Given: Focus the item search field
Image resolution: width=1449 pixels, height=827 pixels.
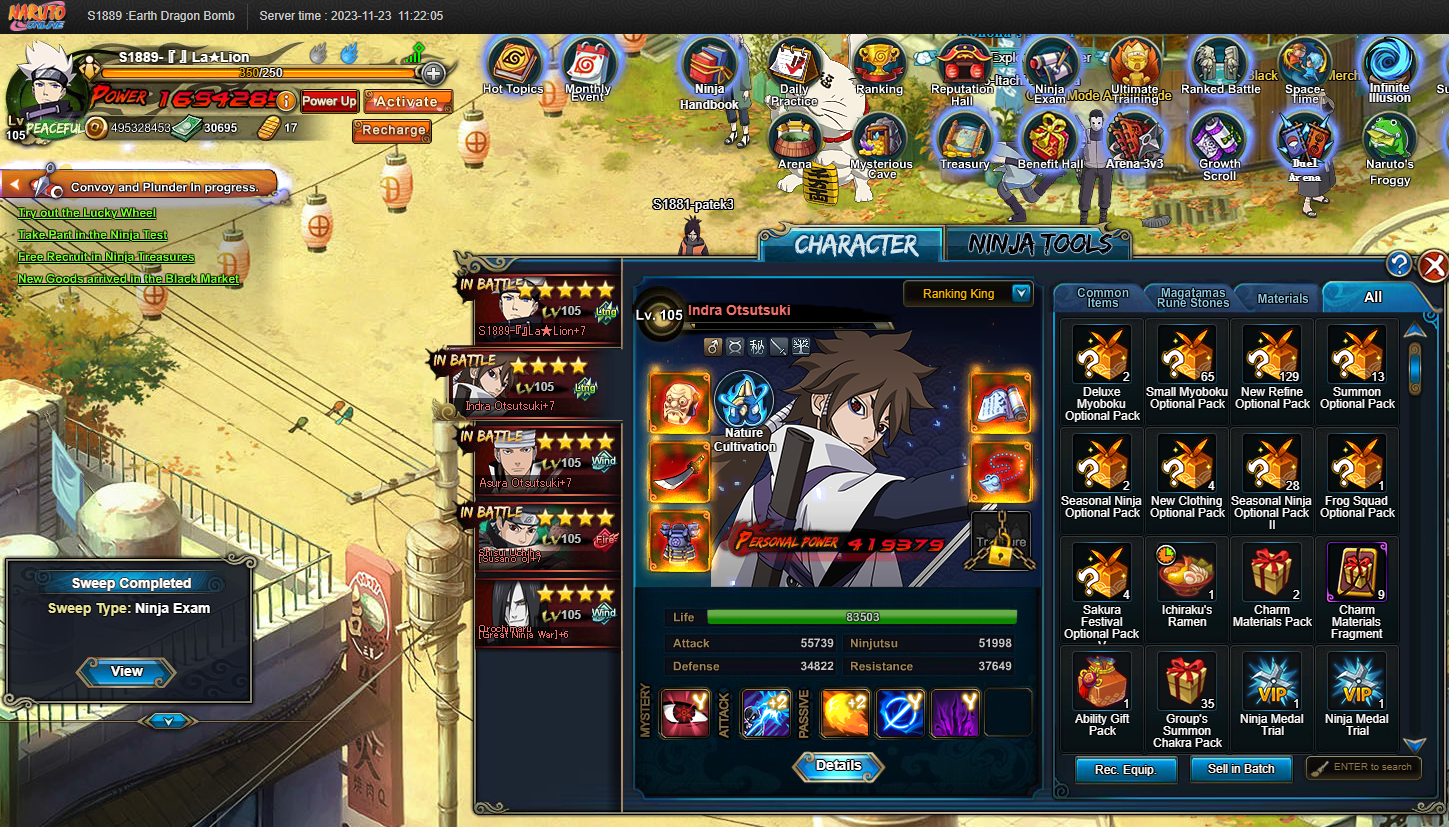Looking at the screenshot, I should [1371, 768].
